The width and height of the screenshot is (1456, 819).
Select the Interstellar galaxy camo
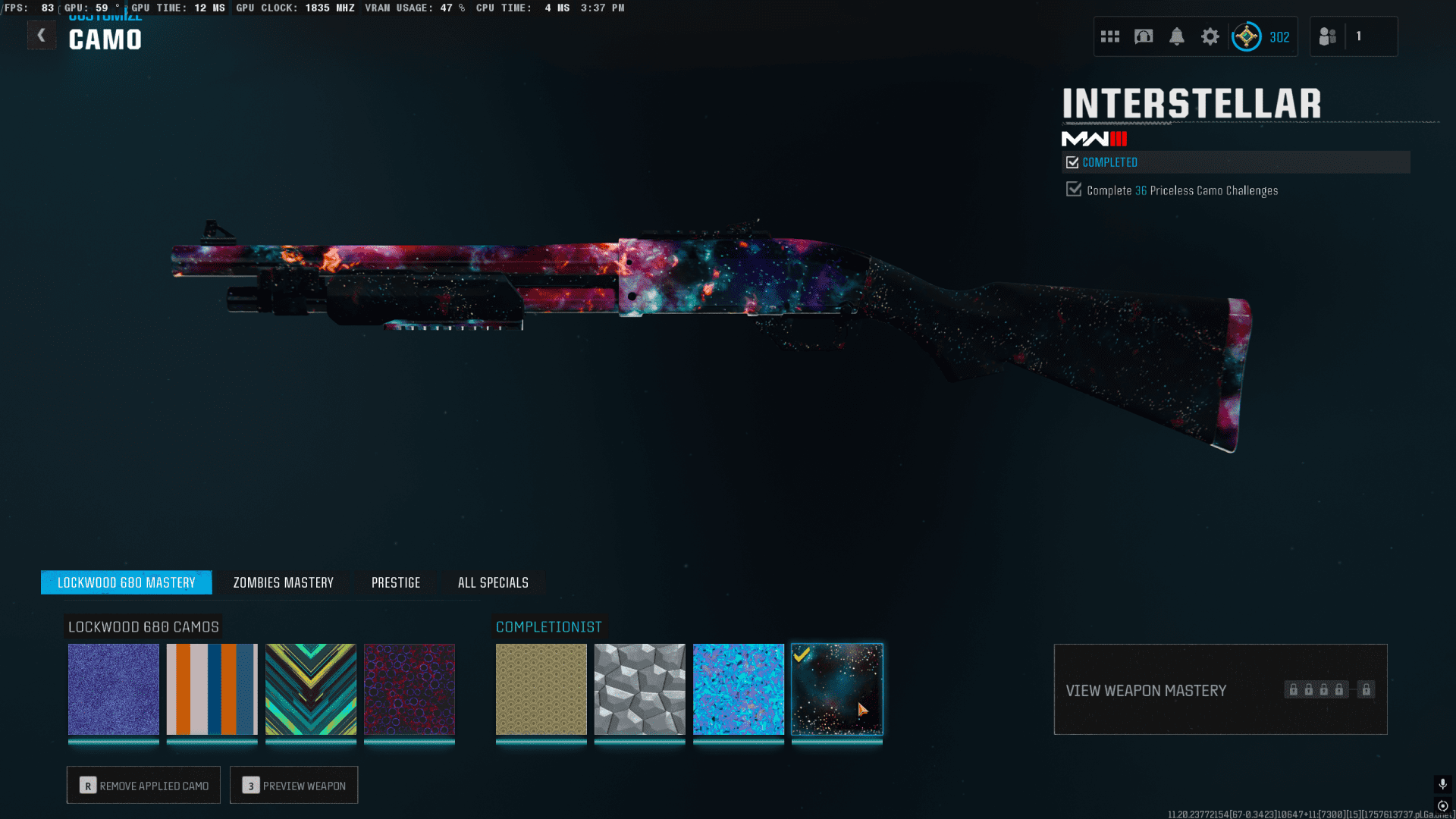tap(837, 689)
